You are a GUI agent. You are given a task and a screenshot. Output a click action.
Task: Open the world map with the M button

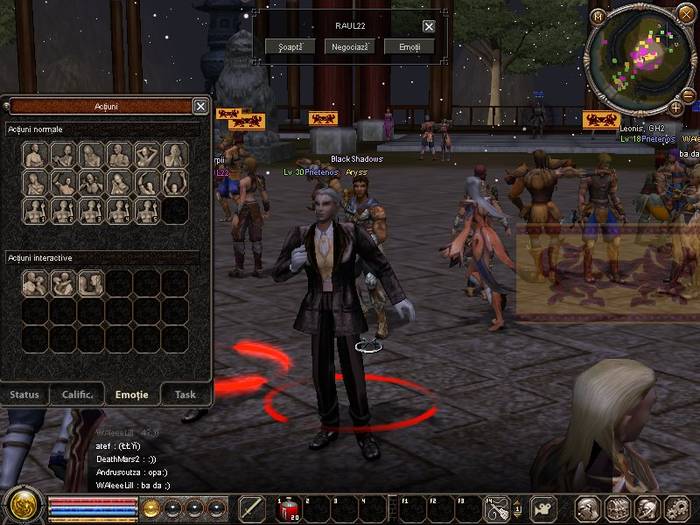(x=598, y=16)
